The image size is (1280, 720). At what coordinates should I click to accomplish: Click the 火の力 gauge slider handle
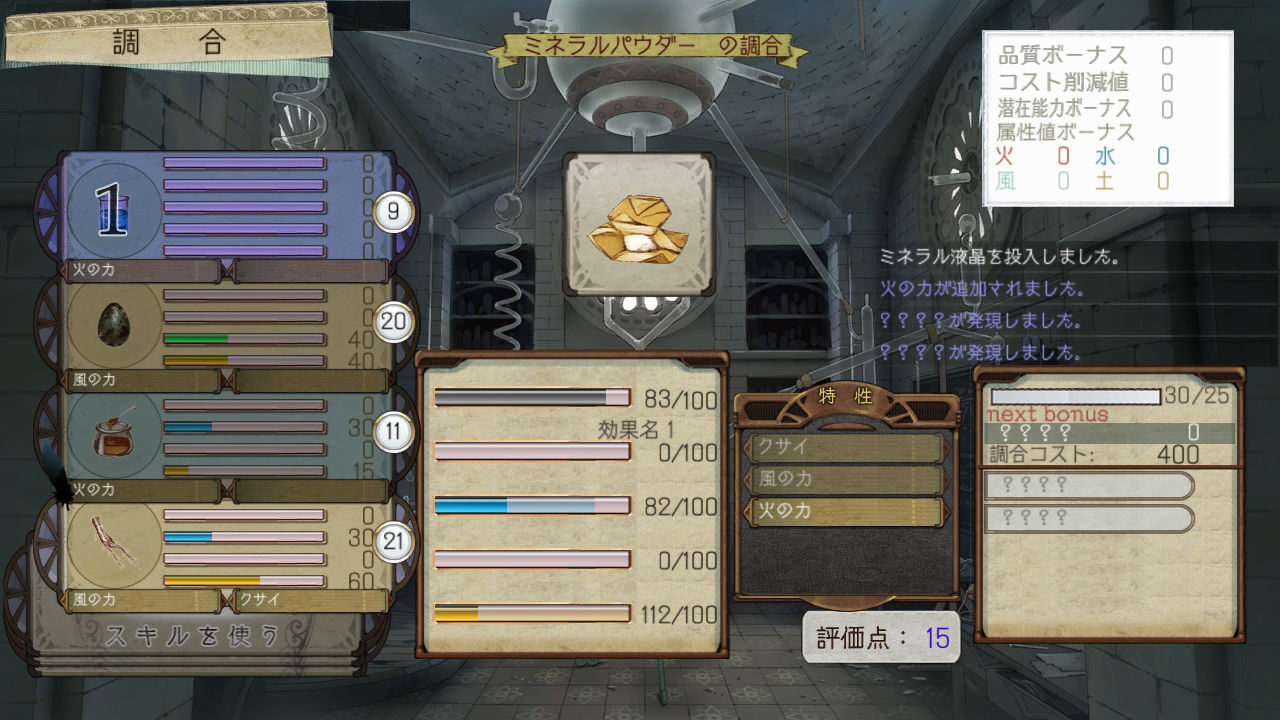(x=226, y=269)
